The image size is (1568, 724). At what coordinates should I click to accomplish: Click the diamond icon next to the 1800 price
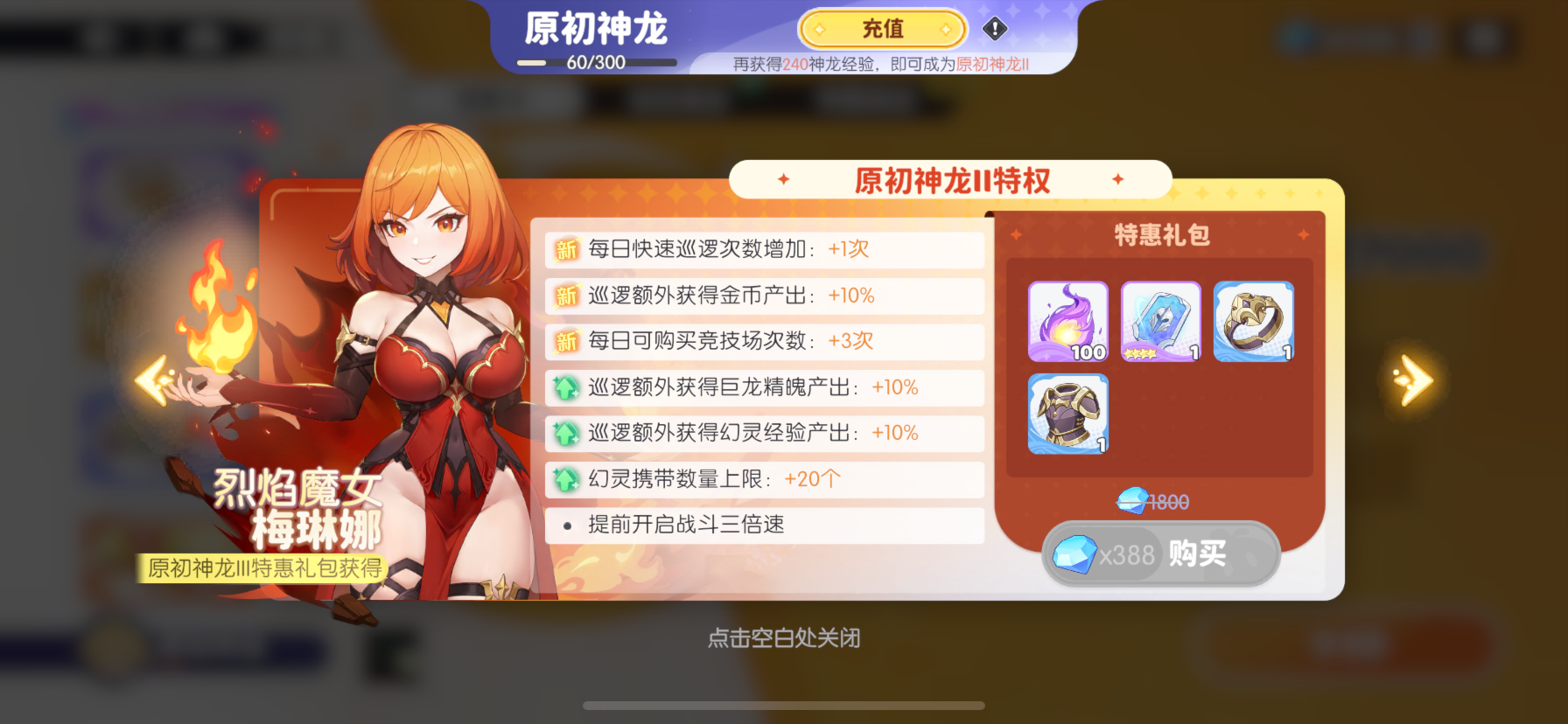pyautogui.click(x=1130, y=500)
